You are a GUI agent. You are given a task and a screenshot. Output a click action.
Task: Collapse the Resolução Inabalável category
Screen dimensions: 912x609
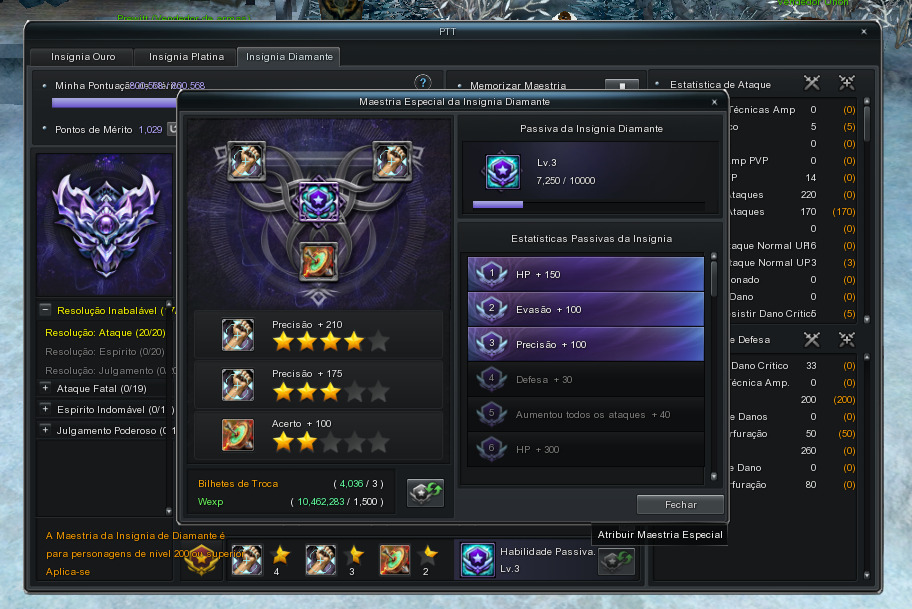pos(46,310)
